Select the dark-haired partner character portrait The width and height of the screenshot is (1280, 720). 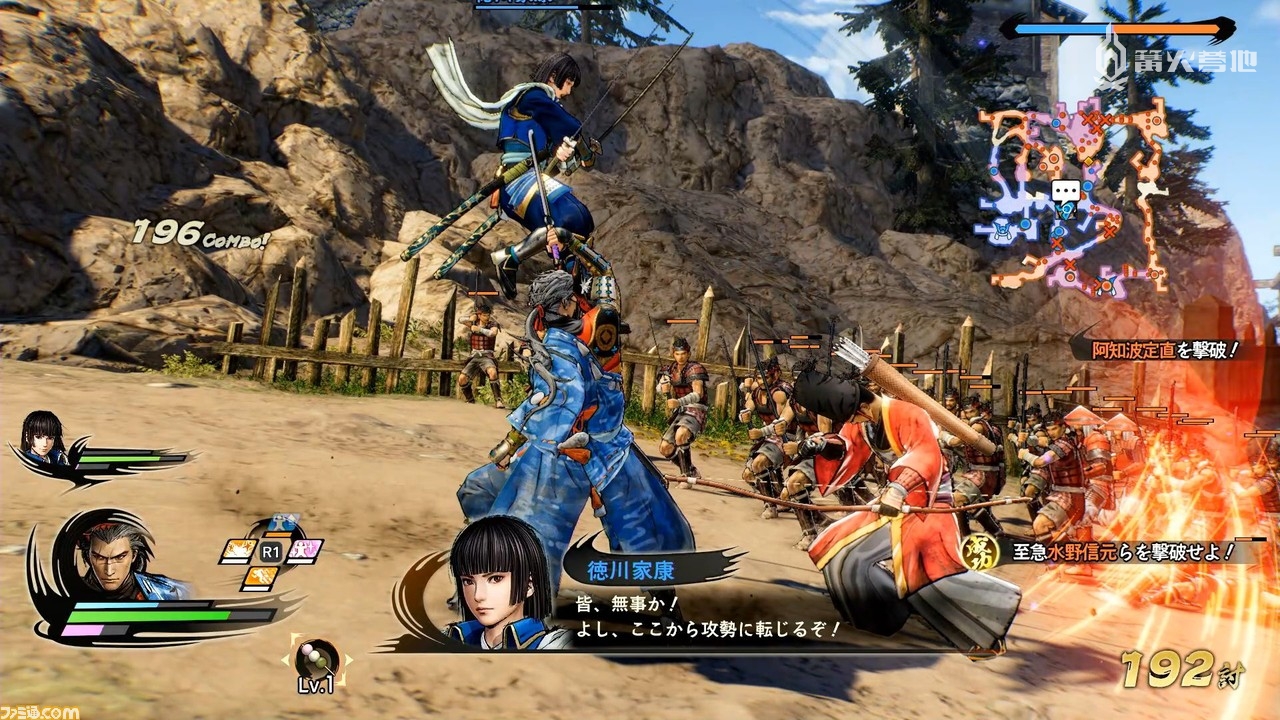pyautogui.click(x=43, y=437)
